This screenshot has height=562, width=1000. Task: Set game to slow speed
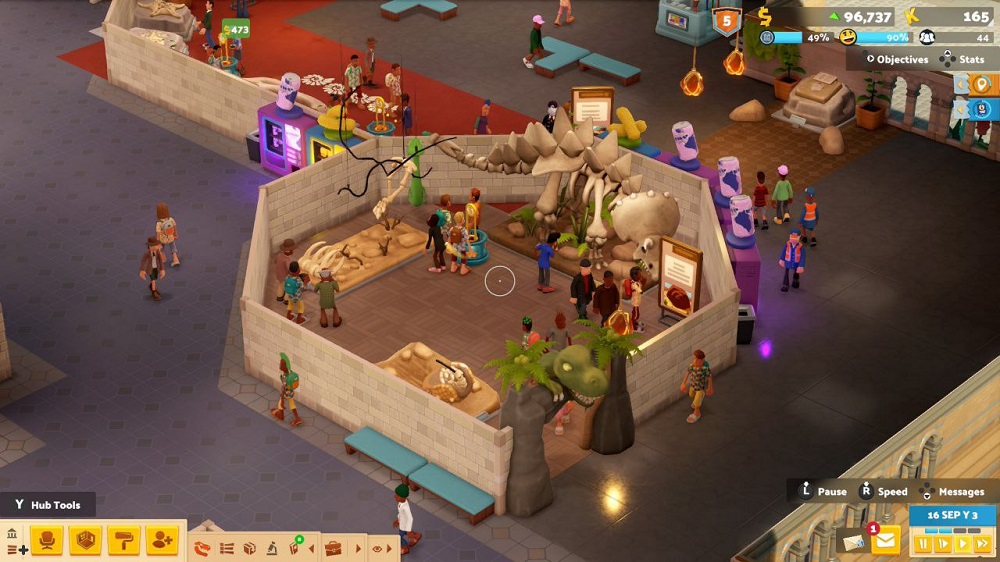click(x=941, y=544)
